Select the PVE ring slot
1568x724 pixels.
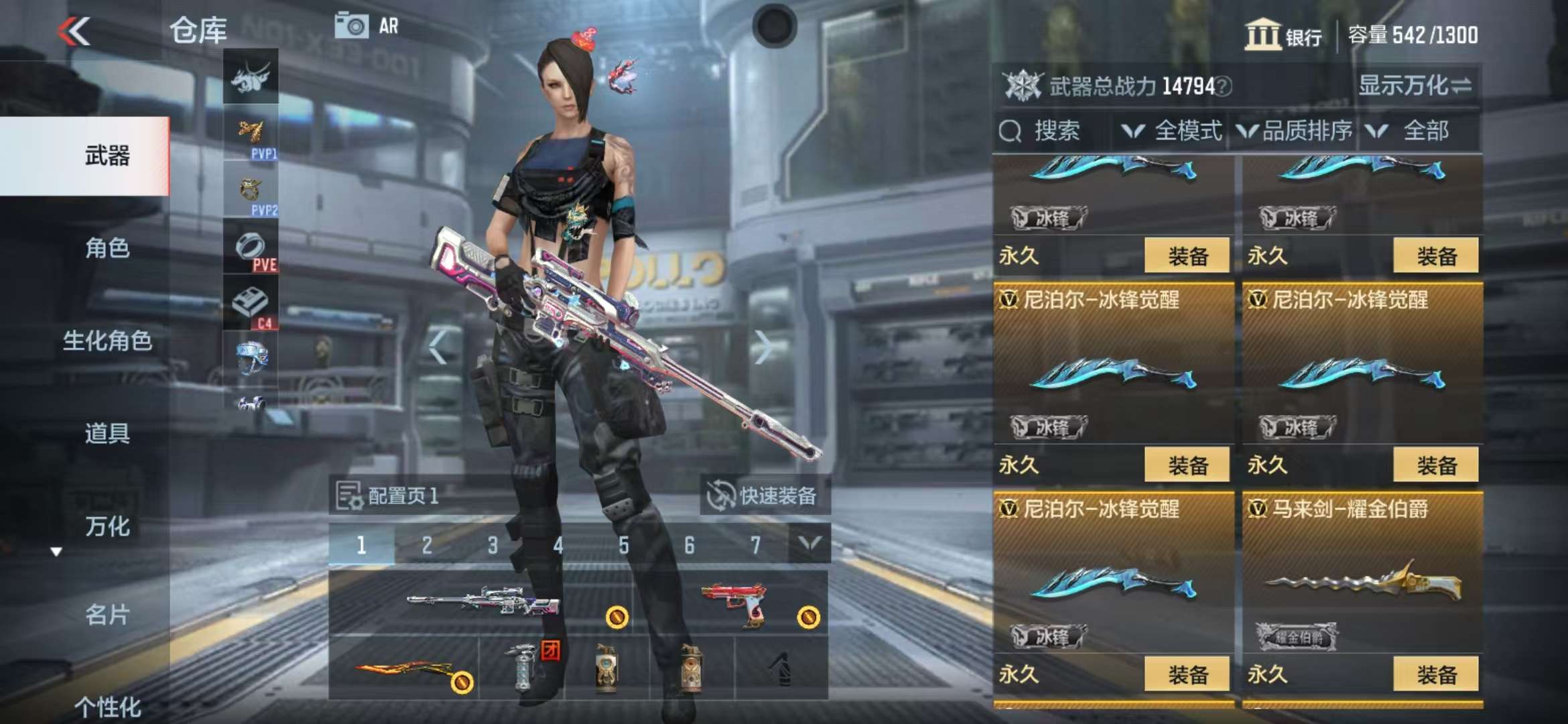251,248
